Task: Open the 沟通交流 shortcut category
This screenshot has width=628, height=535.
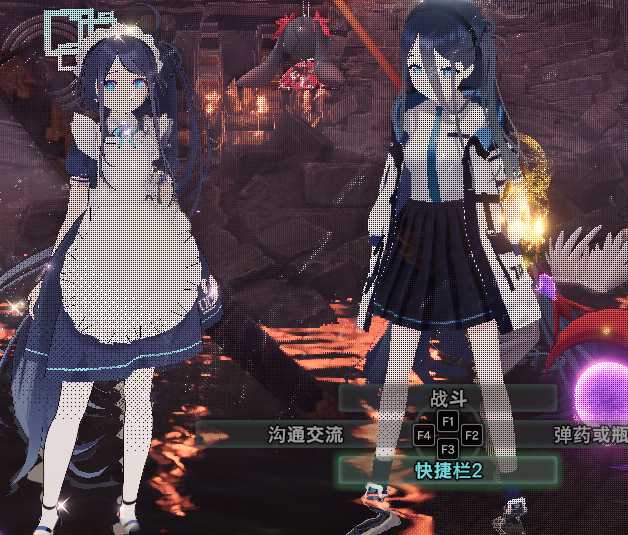Action: (x=305, y=435)
